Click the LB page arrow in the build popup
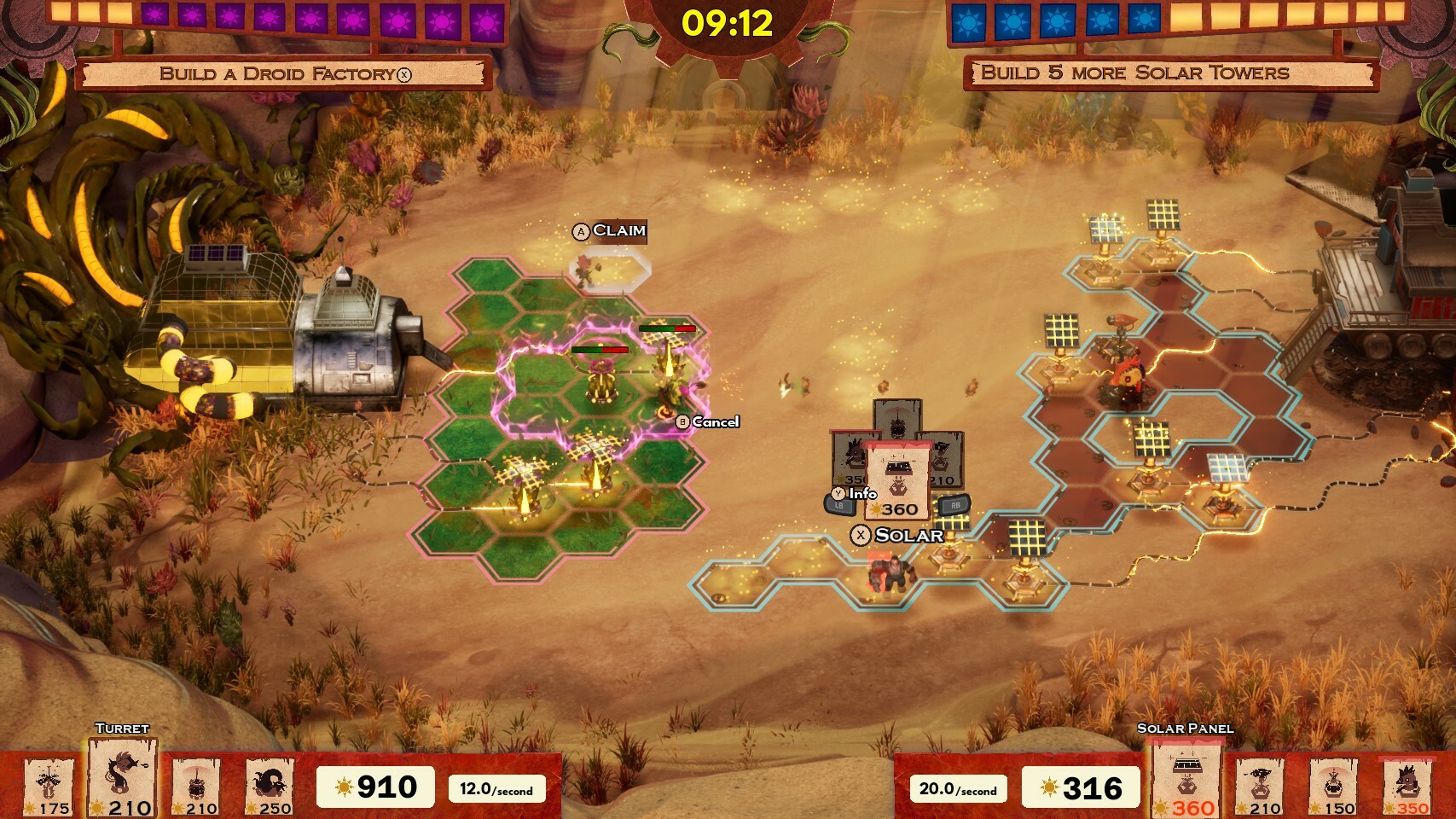Screen dimensions: 1456x819 (839, 505)
